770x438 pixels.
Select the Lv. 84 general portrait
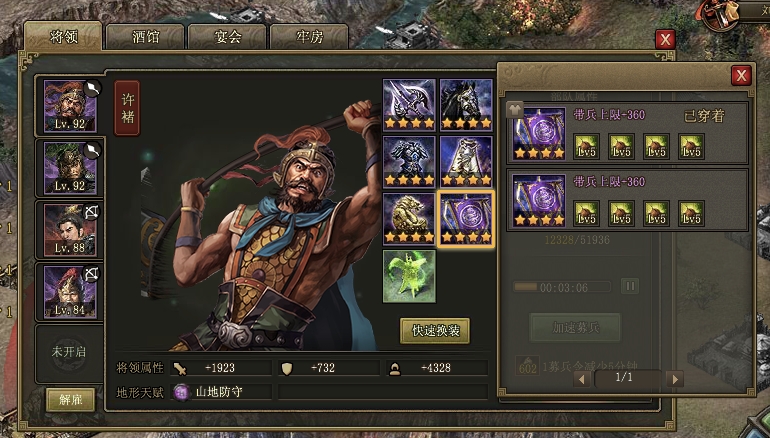click(x=70, y=291)
